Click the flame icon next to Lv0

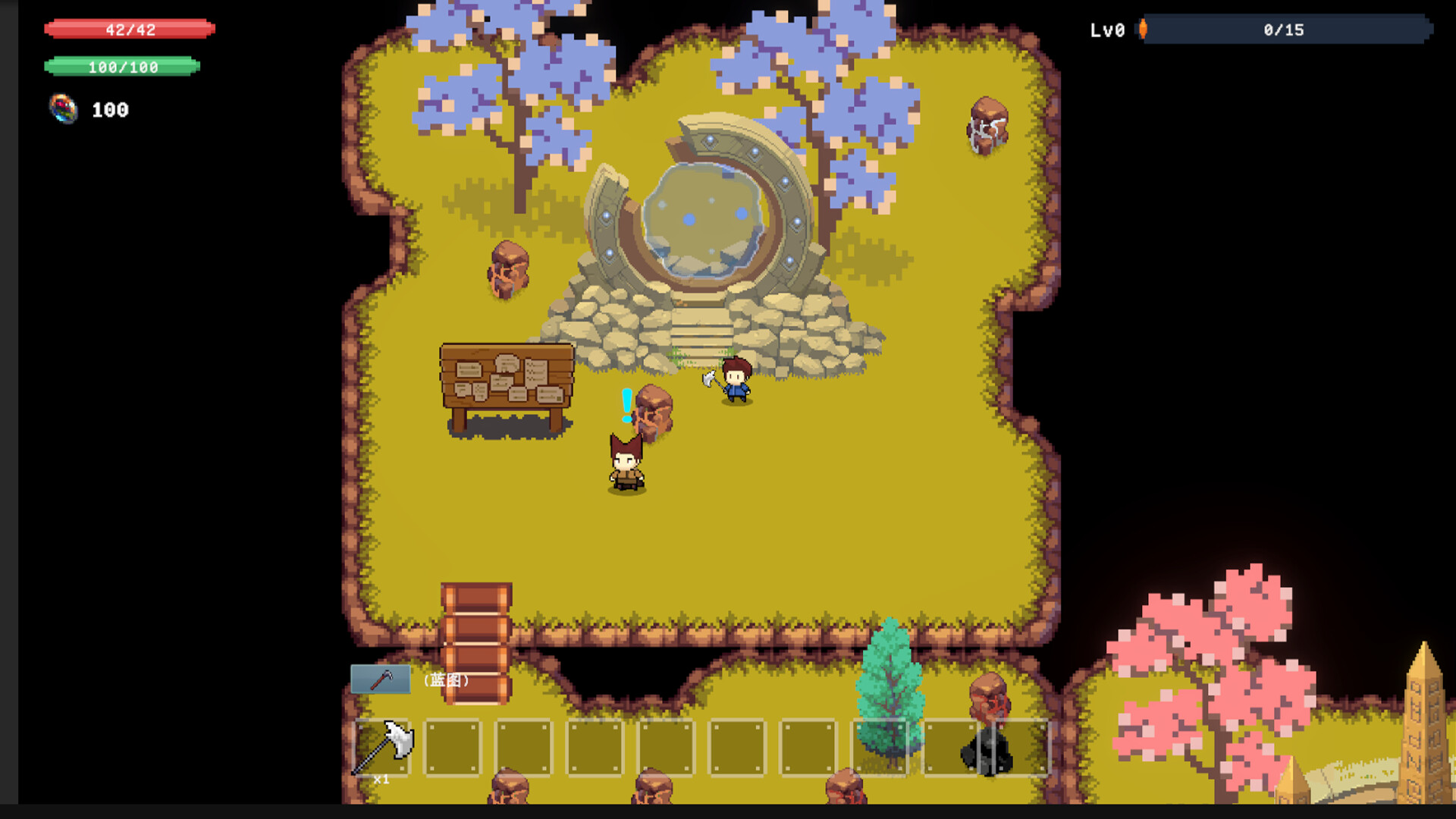click(1142, 30)
